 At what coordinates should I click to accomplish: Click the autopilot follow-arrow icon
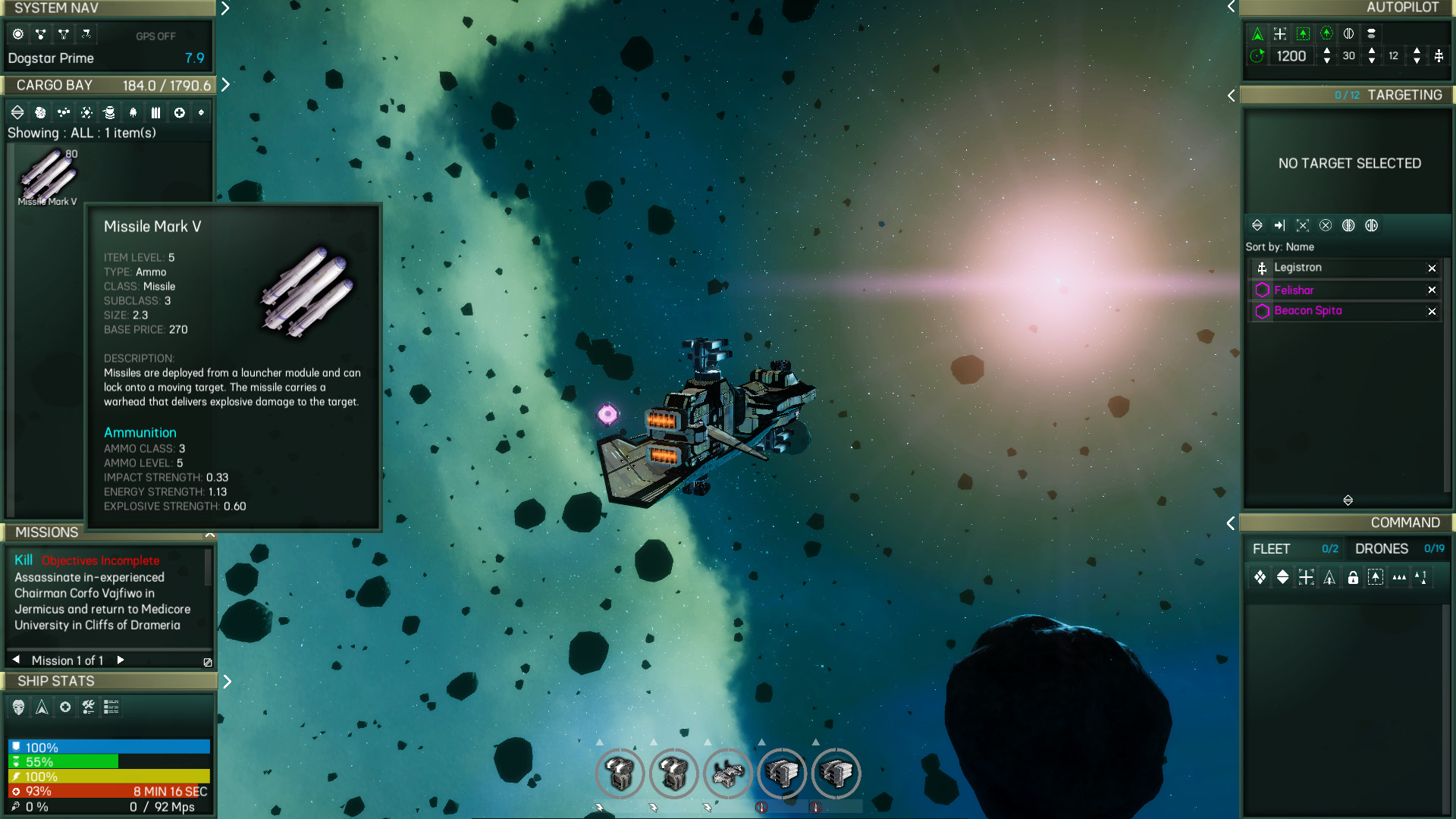click(1326, 33)
